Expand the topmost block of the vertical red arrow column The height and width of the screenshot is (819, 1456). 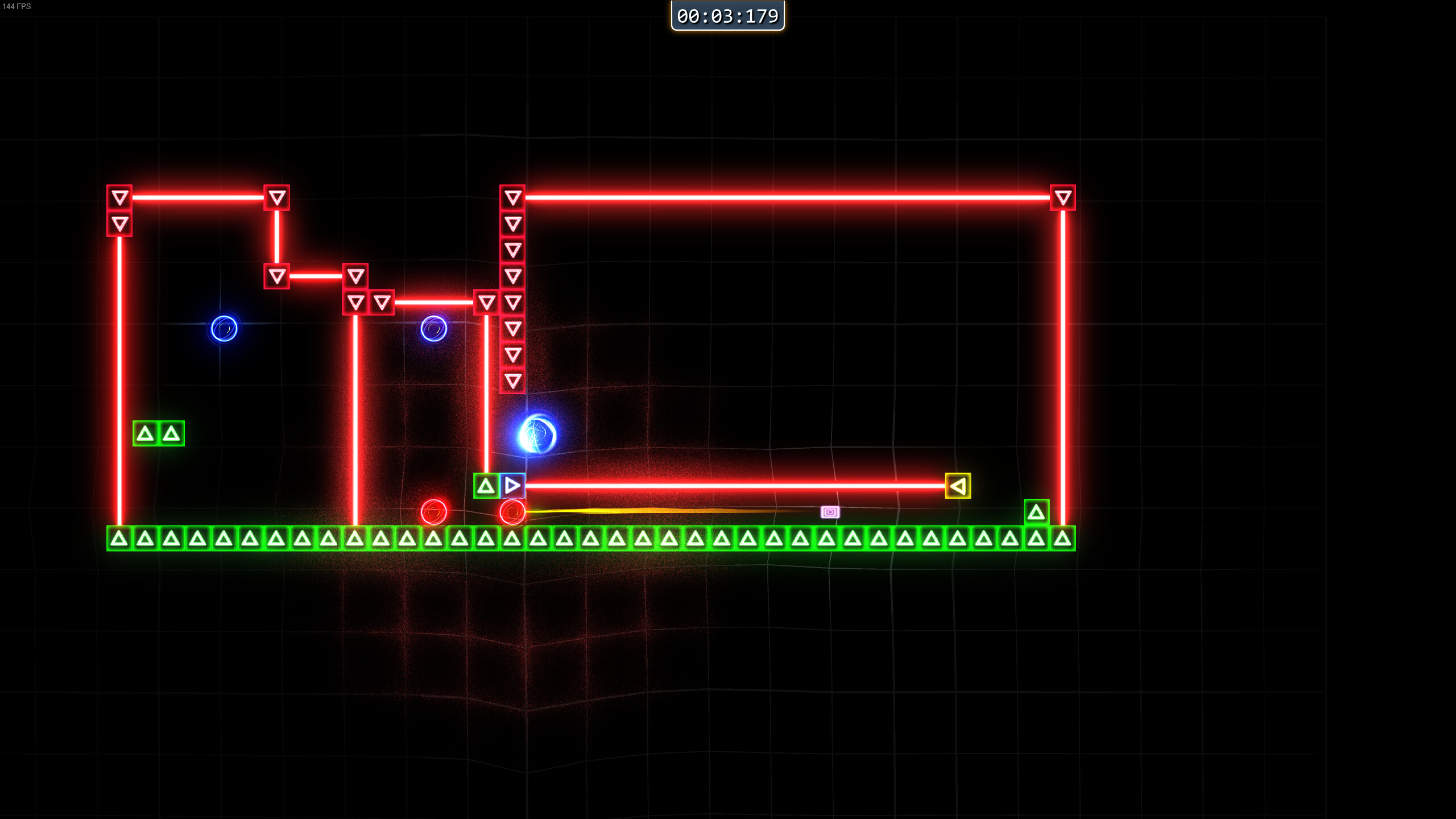(x=513, y=197)
